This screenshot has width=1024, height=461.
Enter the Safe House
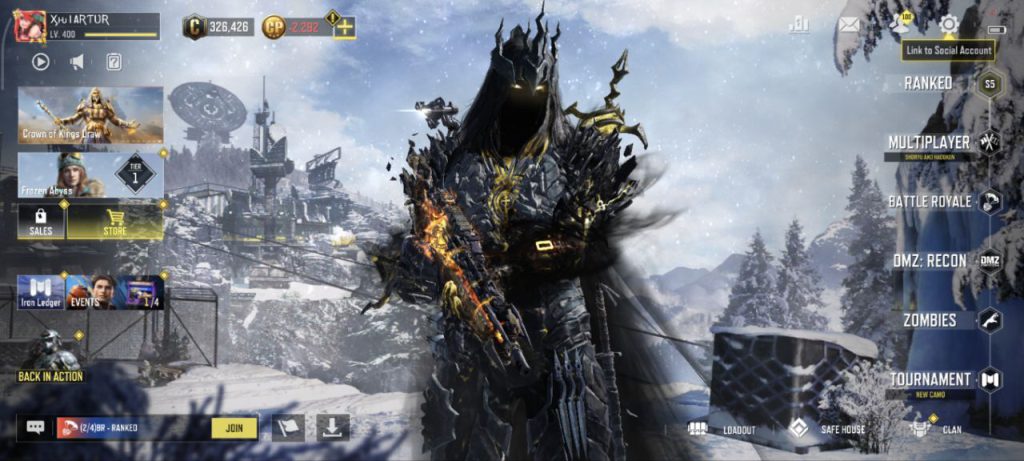(x=828, y=429)
